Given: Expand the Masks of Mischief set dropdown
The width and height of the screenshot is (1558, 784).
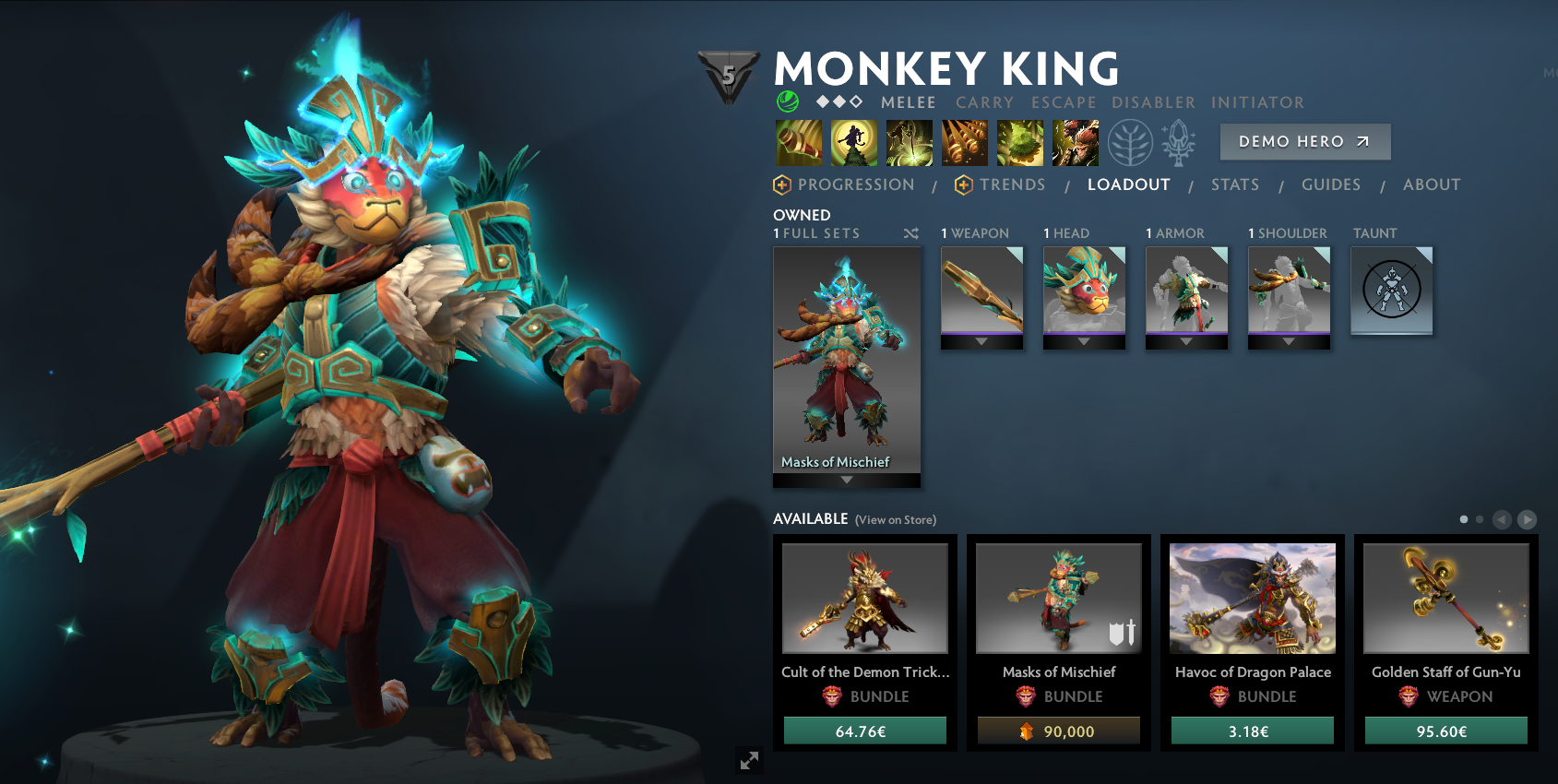Looking at the screenshot, I should (x=846, y=481).
